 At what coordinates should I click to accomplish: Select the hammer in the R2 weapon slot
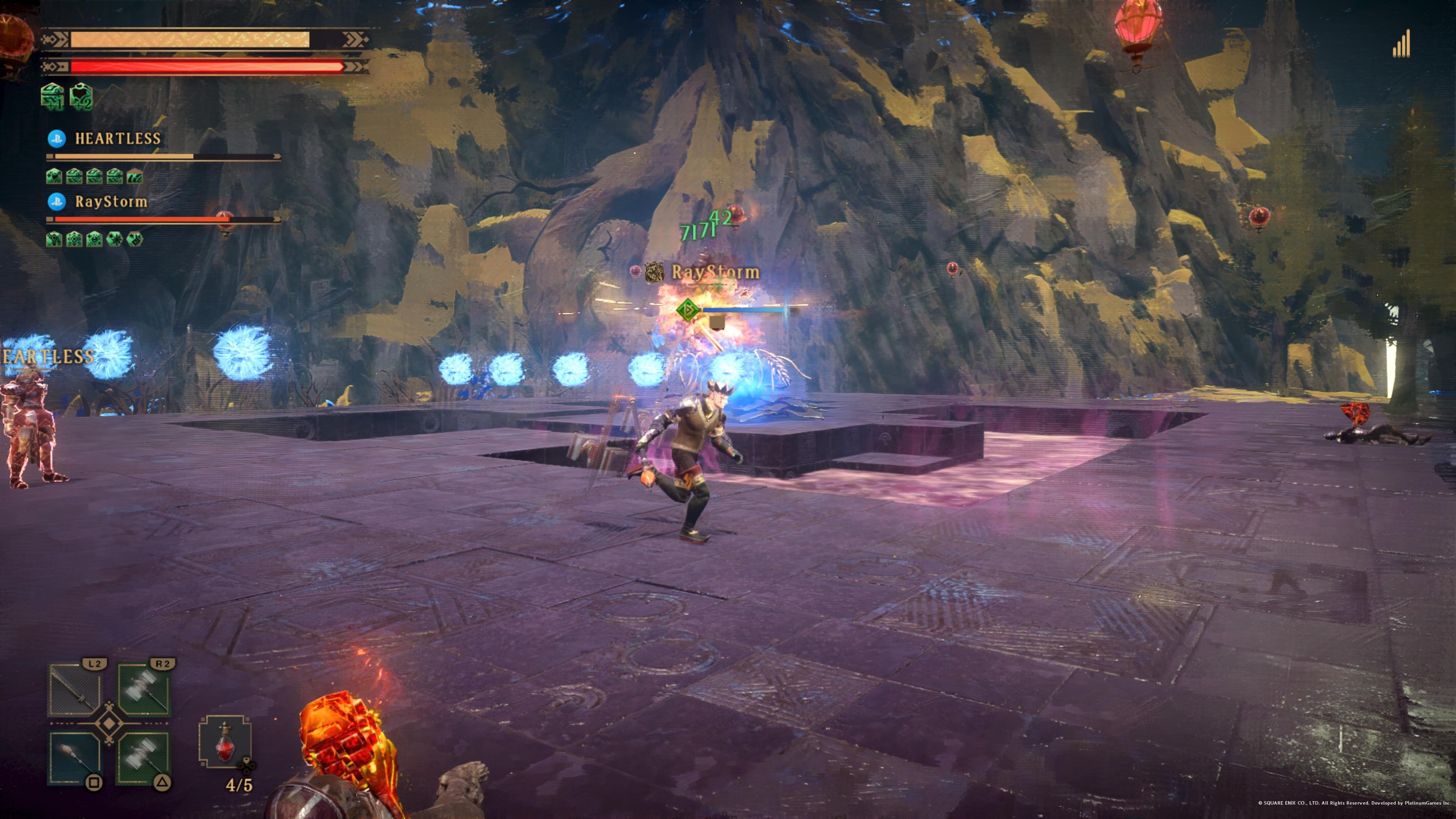click(144, 690)
